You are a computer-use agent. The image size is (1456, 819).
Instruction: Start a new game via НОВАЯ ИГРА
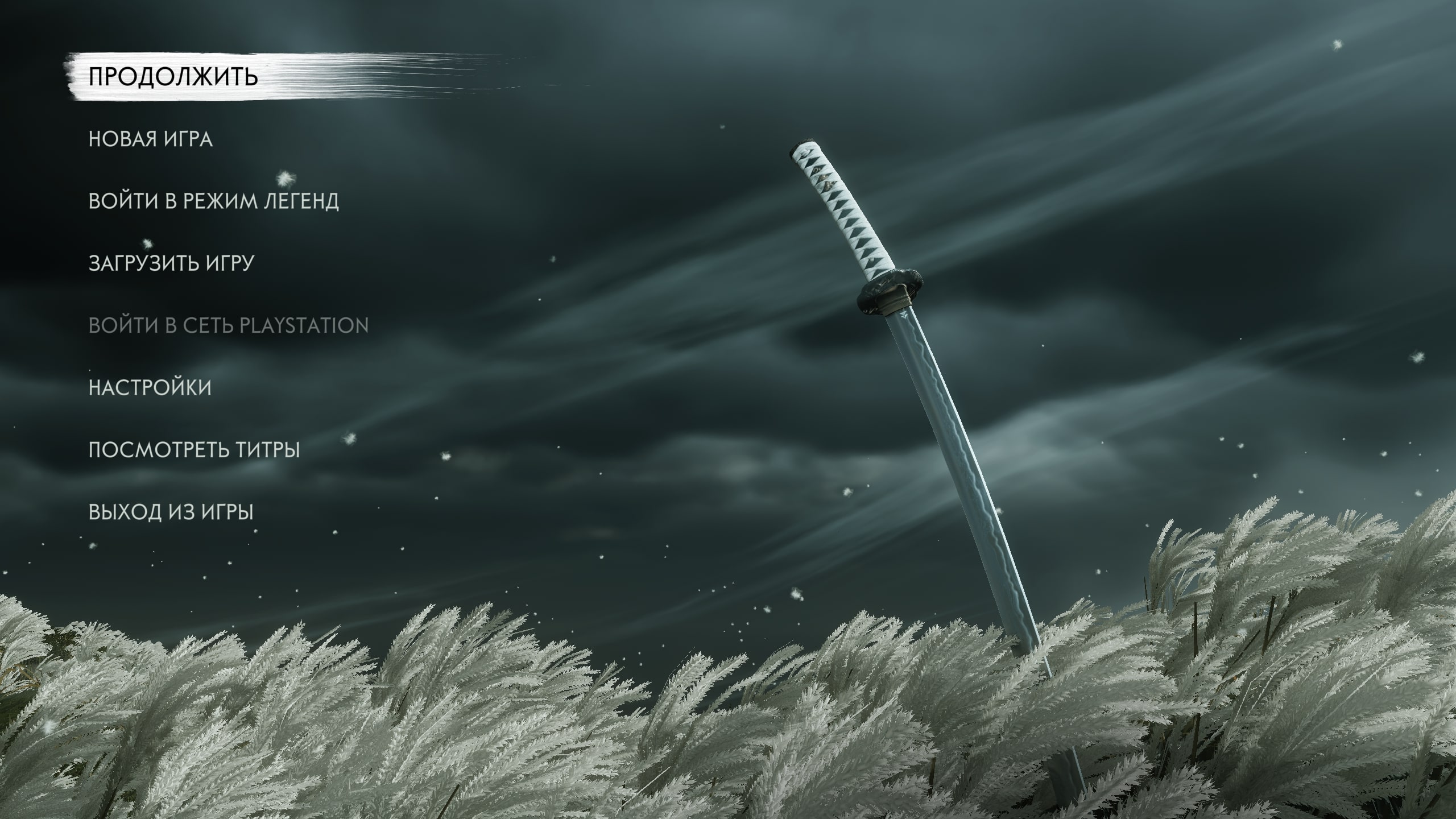click(151, 139)
